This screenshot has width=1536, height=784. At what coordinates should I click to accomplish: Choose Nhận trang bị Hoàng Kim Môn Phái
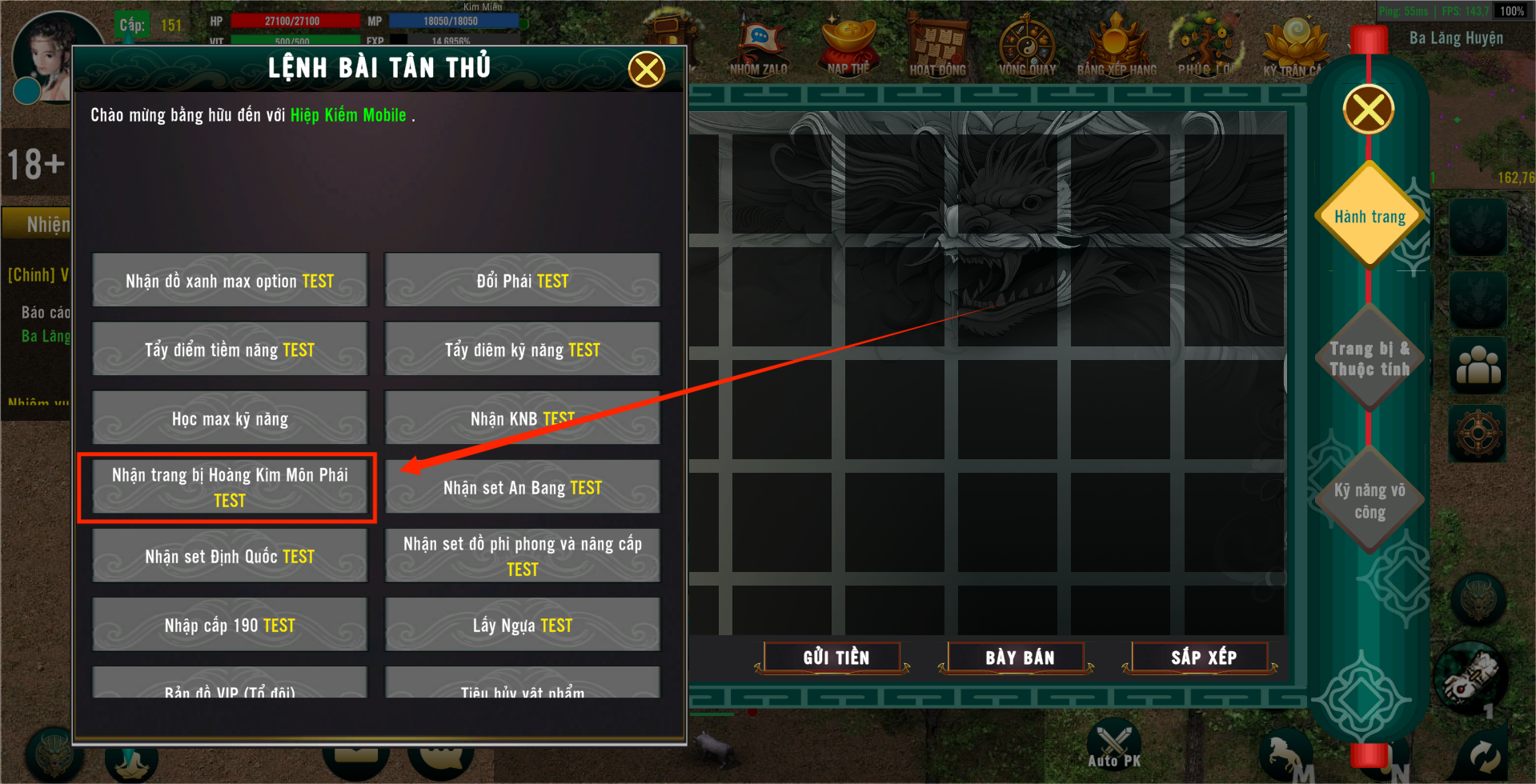(230, 487)
